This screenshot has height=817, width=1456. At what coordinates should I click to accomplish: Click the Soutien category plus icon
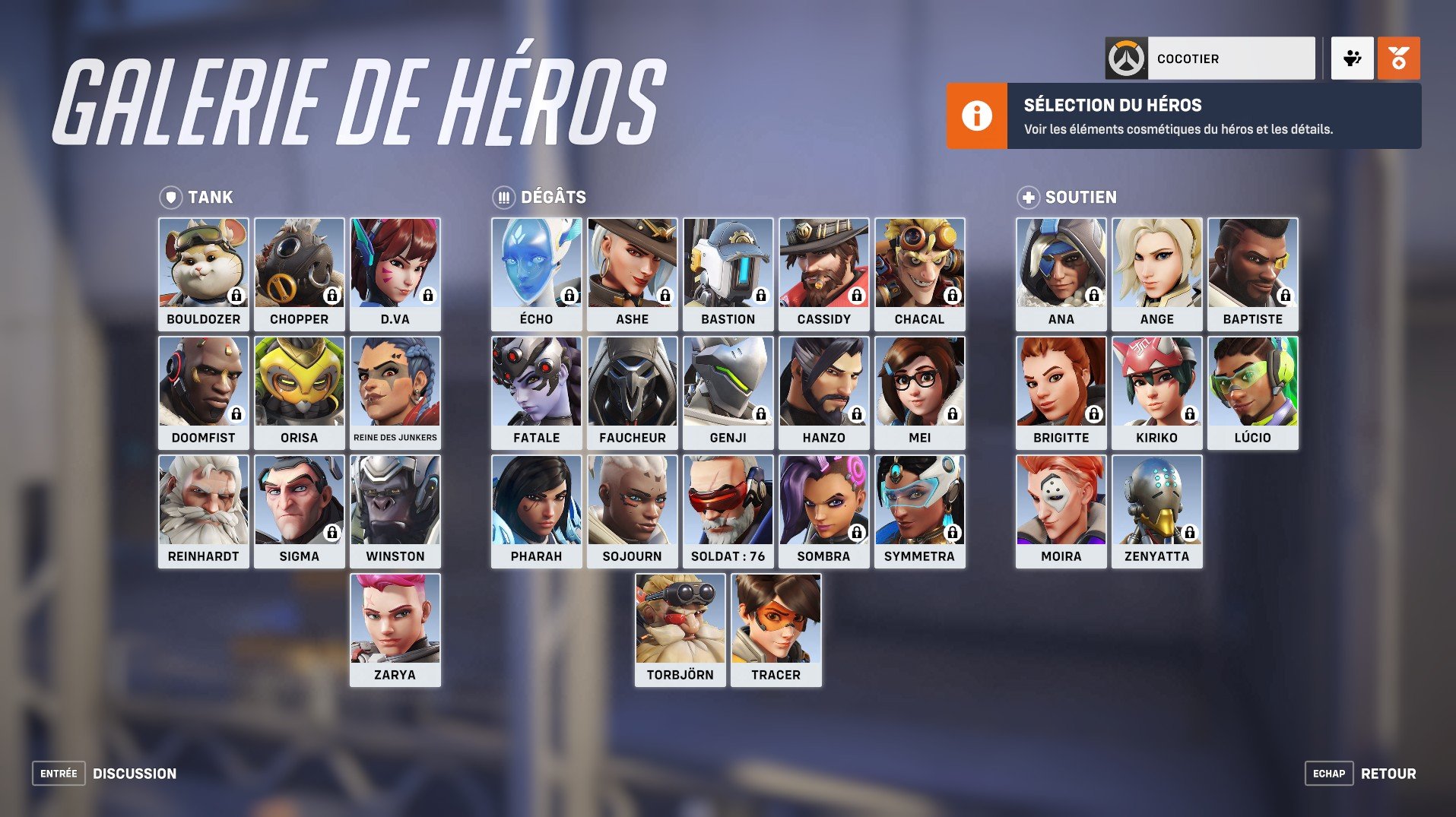coord(1028,197)
